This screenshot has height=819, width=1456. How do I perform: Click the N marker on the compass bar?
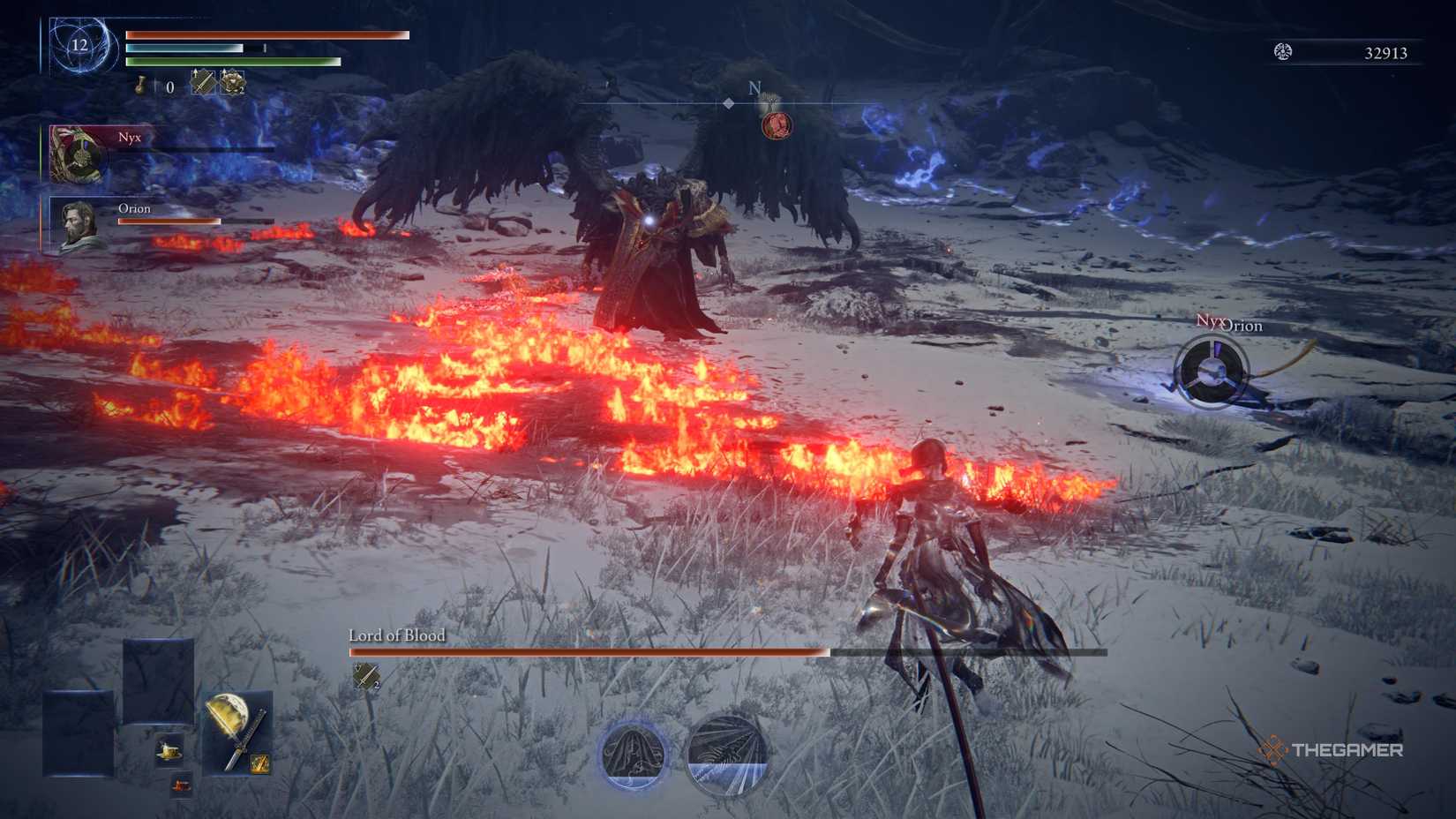[x=753, y=87]
